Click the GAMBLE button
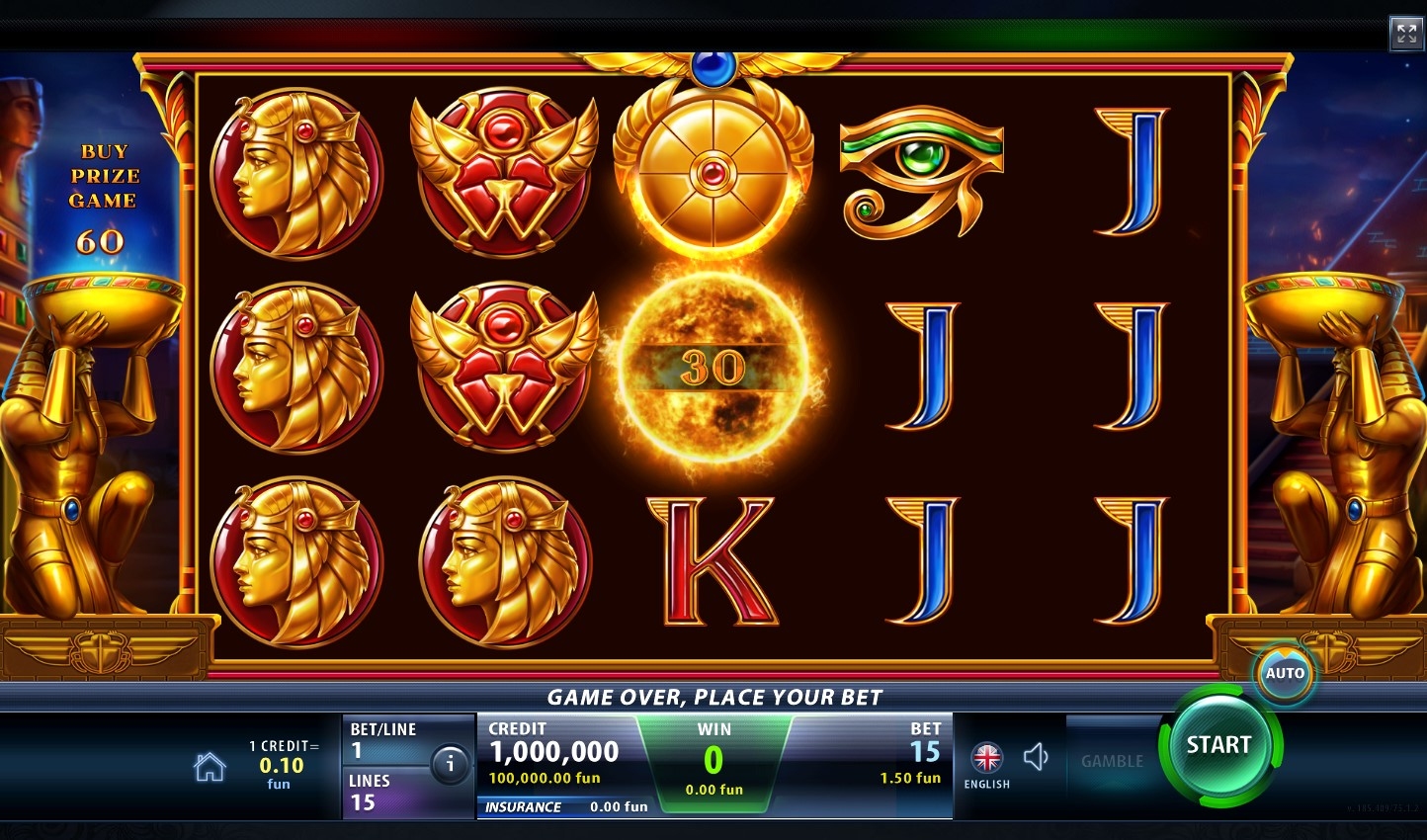1427x840 pixels. pyautogui.click(x=1112, y=761)
